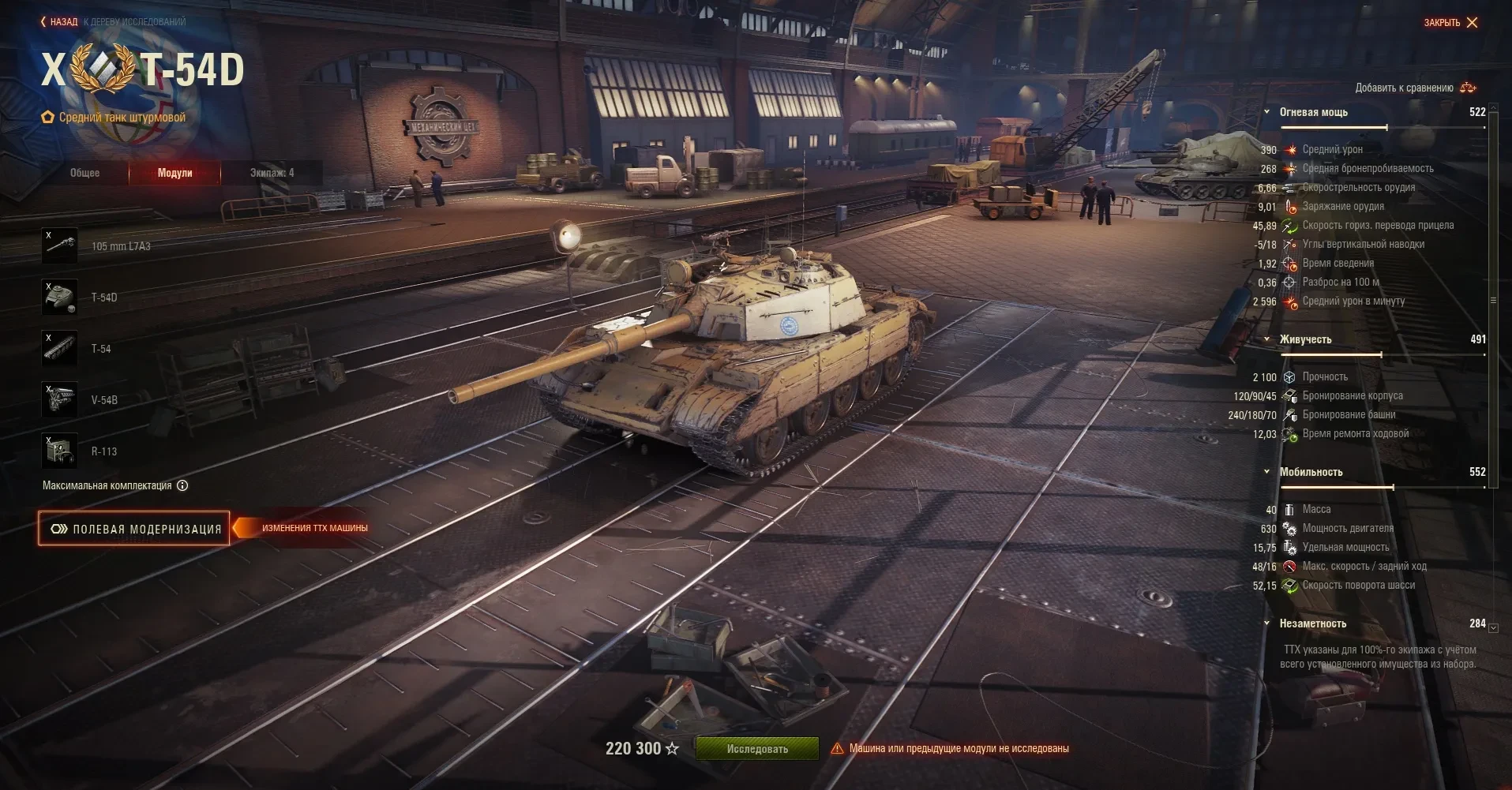1512x790 pixels.
Task: Collapse the Живучесть stats section
Action: [1267, 339]
